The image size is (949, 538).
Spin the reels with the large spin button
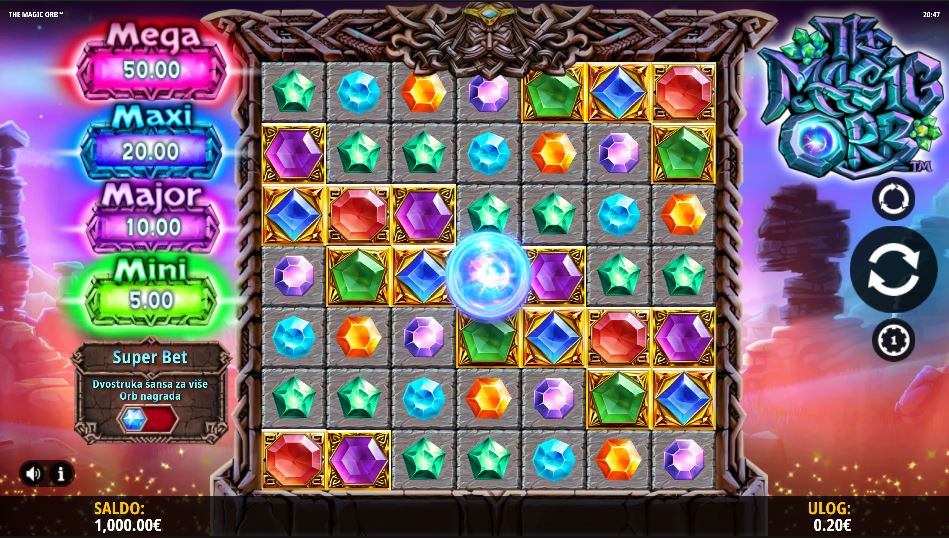pyautogui.click(x=893, y=270)
